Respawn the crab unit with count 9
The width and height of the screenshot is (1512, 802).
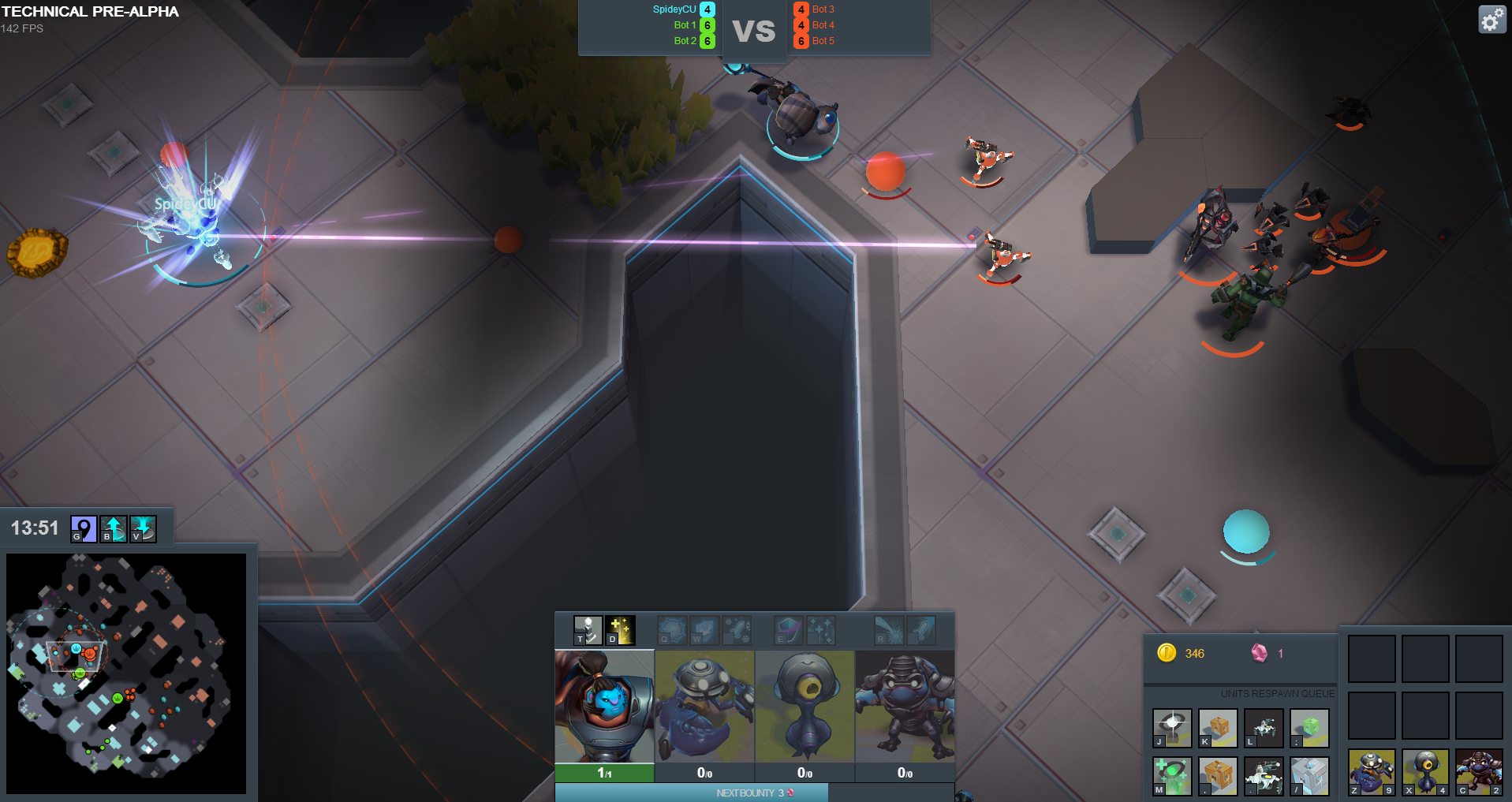pyautogui.click(x=1371, y=772)
